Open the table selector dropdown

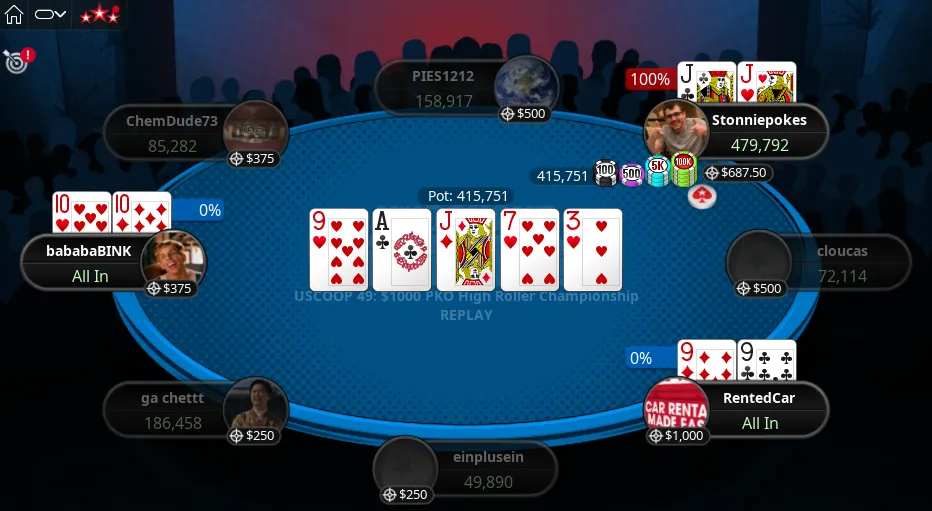tap(50, 15)
